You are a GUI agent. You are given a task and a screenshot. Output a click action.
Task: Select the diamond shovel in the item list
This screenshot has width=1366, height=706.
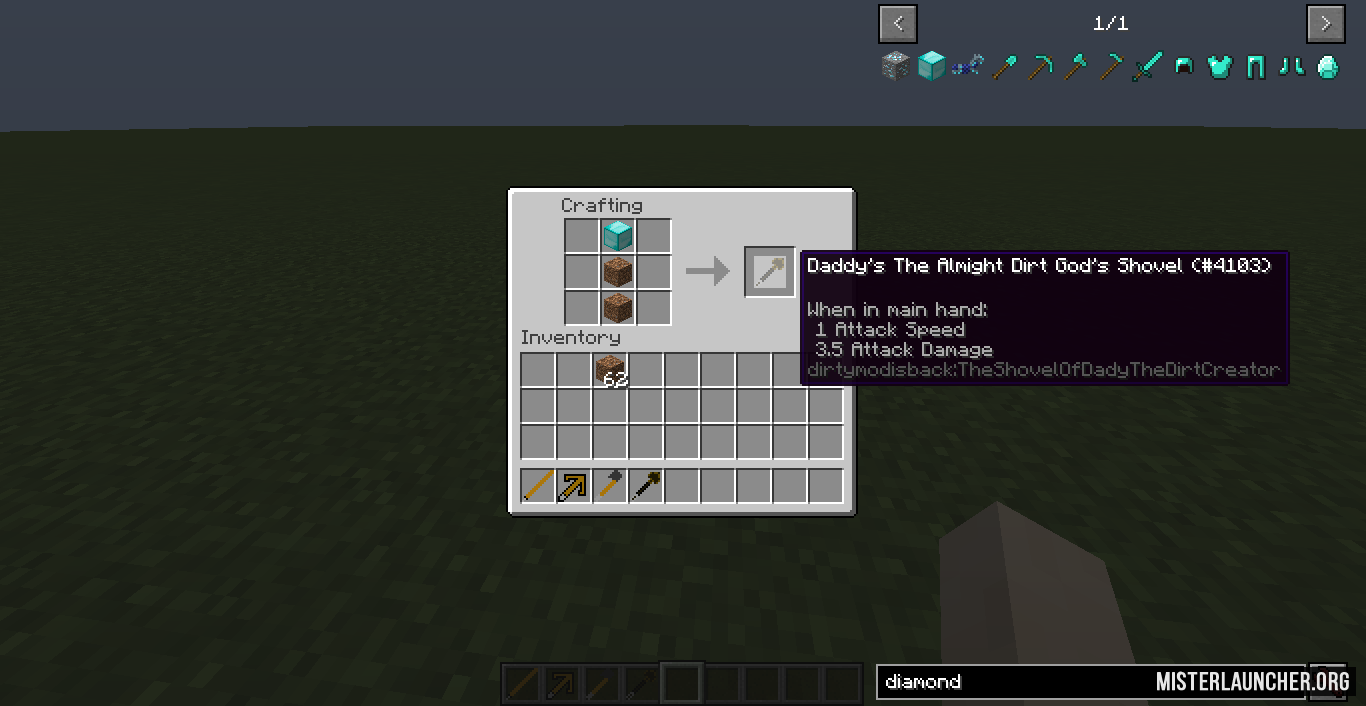(1003, 67)
